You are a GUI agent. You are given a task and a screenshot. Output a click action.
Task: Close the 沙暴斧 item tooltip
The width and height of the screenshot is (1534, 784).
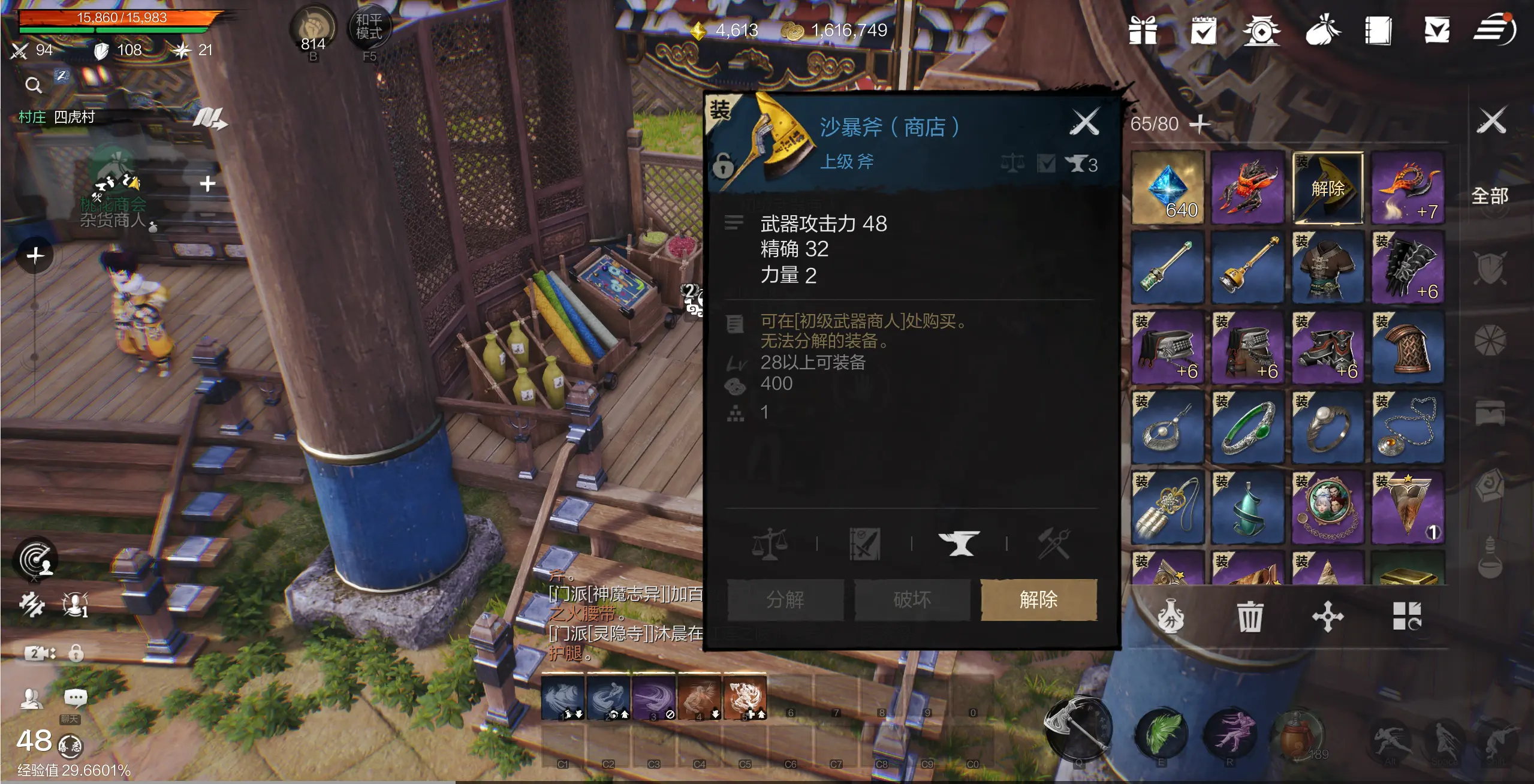[x=1084, y=122]
